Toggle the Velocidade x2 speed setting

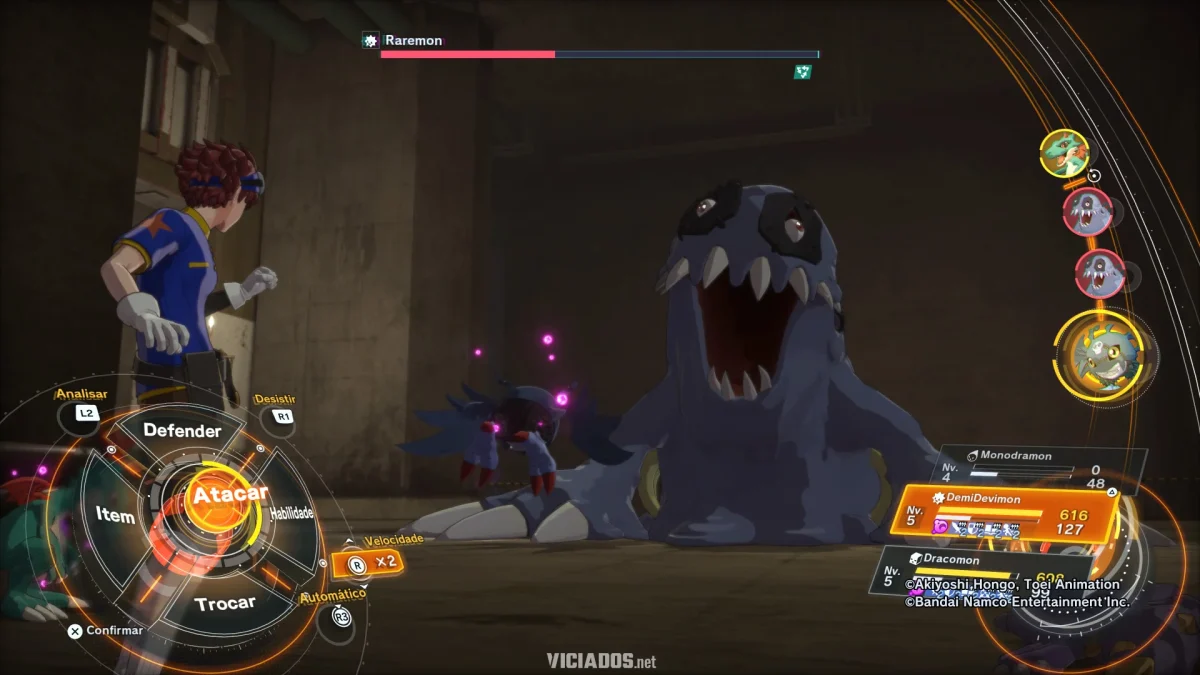368,563
